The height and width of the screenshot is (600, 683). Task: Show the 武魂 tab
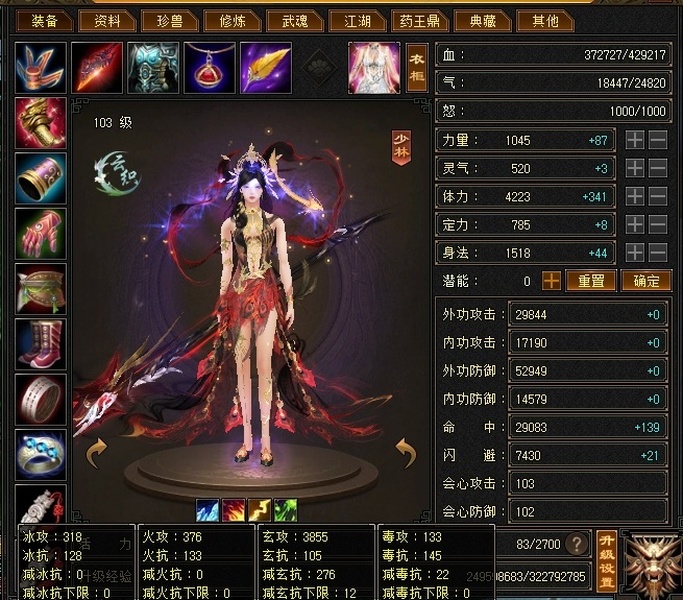[297, 20]
